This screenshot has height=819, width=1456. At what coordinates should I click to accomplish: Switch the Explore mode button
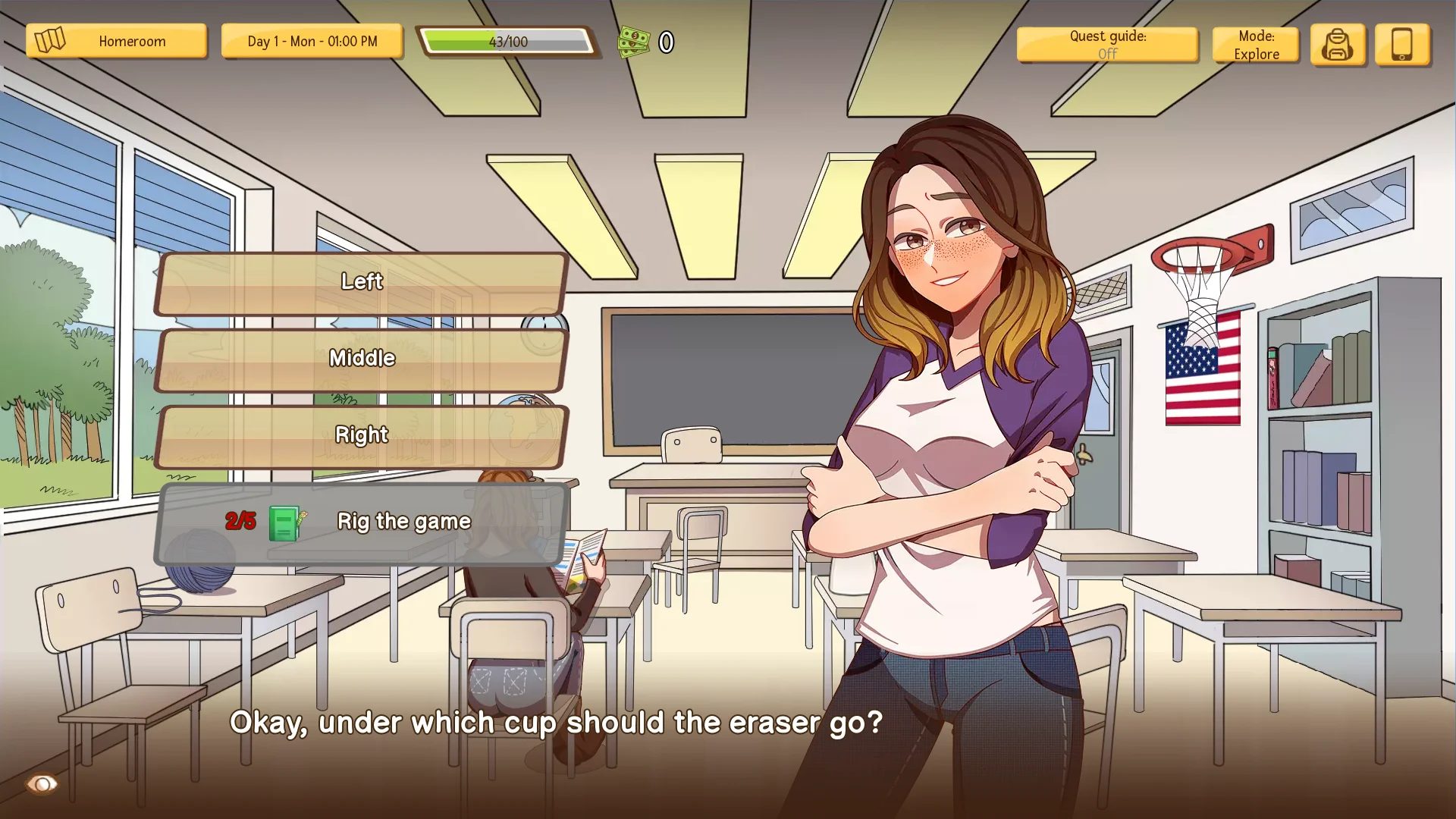coord(1255,45)
